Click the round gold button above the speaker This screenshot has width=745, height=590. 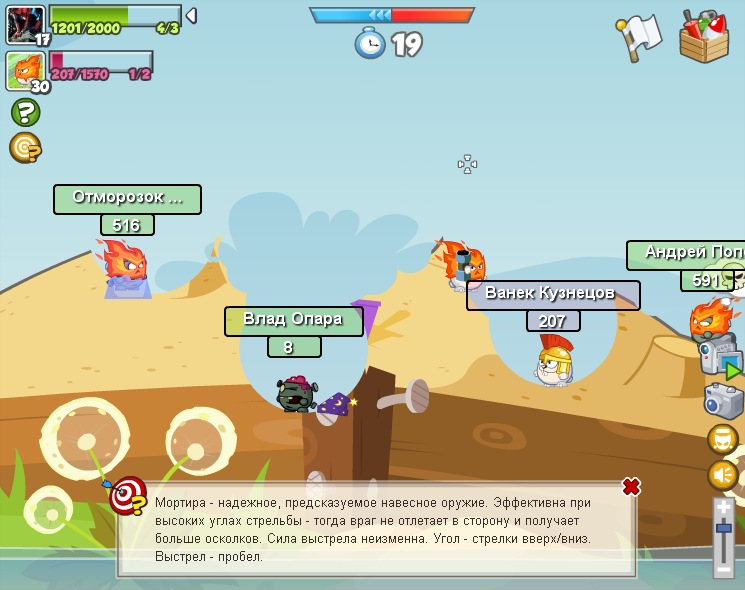(x=722, y=439)
